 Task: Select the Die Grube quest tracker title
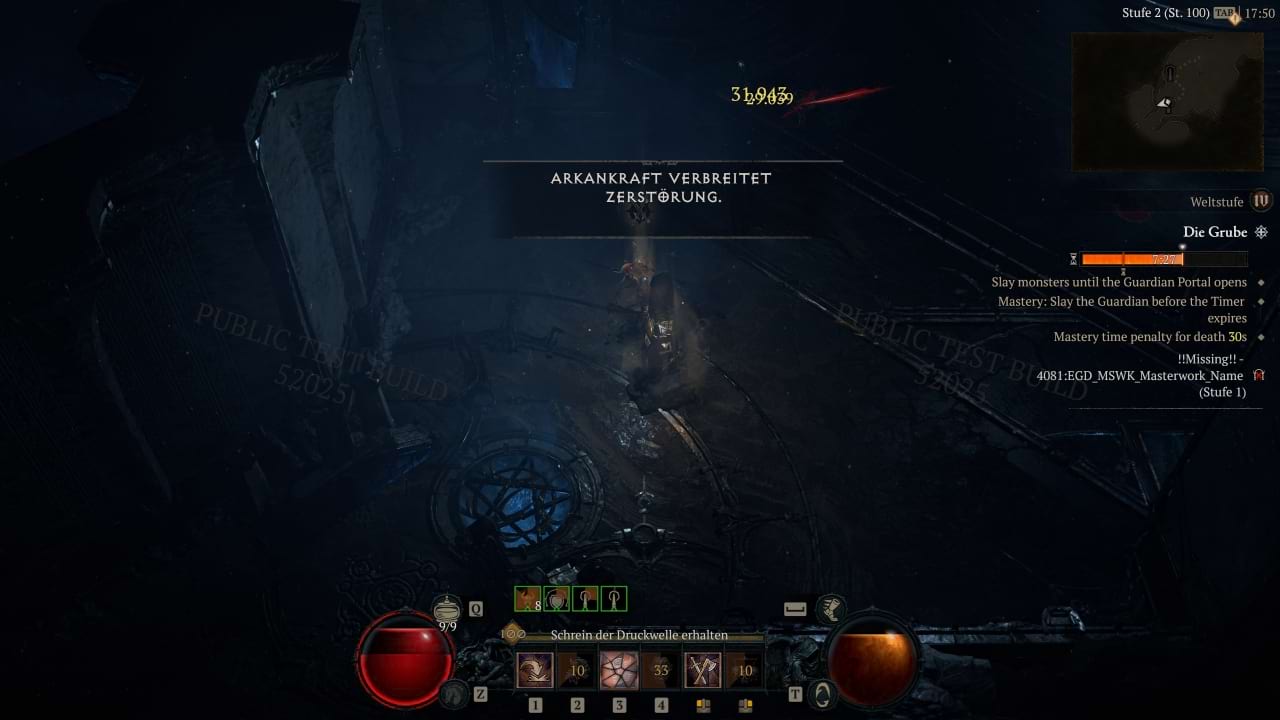pos(1215,232)
